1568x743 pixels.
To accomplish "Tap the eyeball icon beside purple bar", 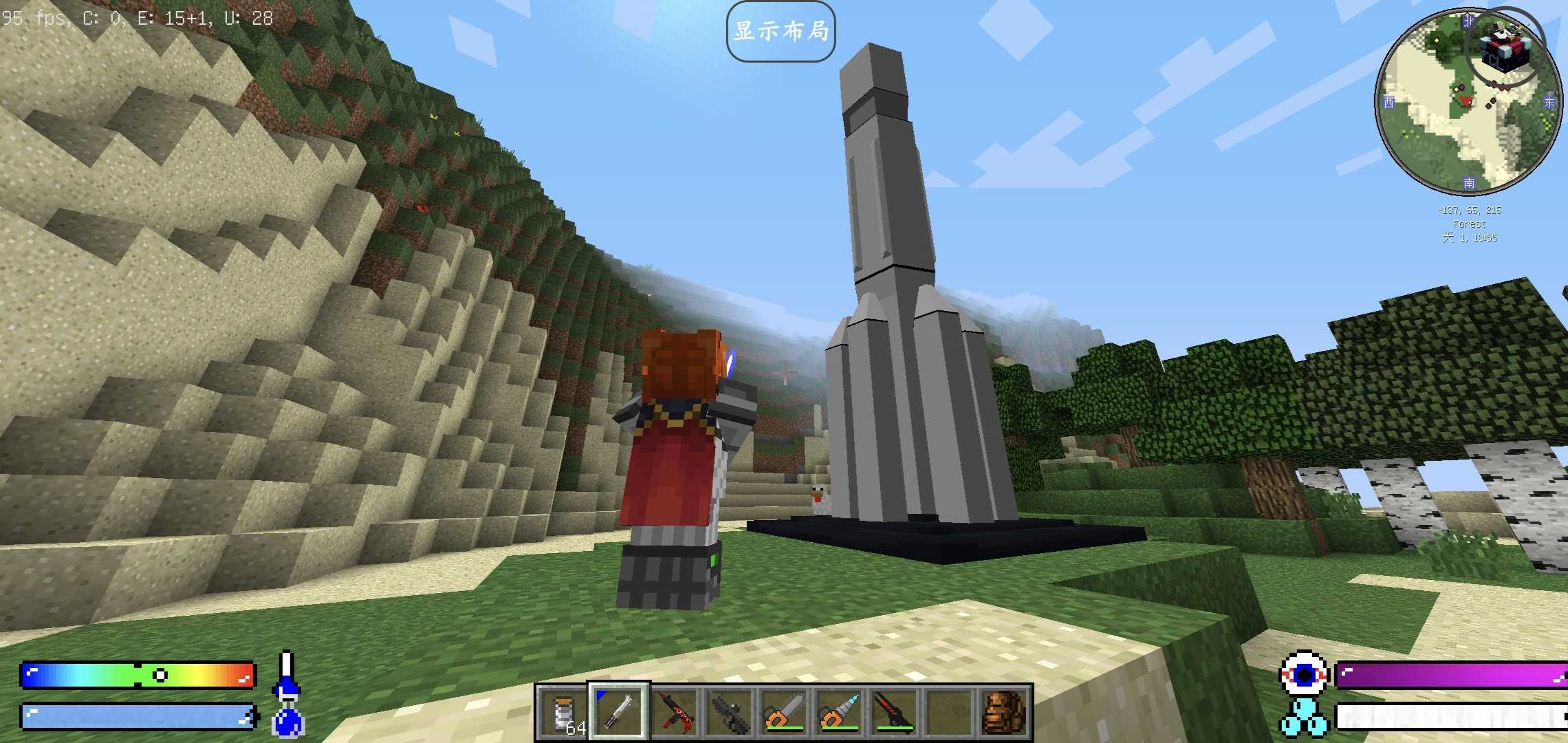I will coord(1303,675).
